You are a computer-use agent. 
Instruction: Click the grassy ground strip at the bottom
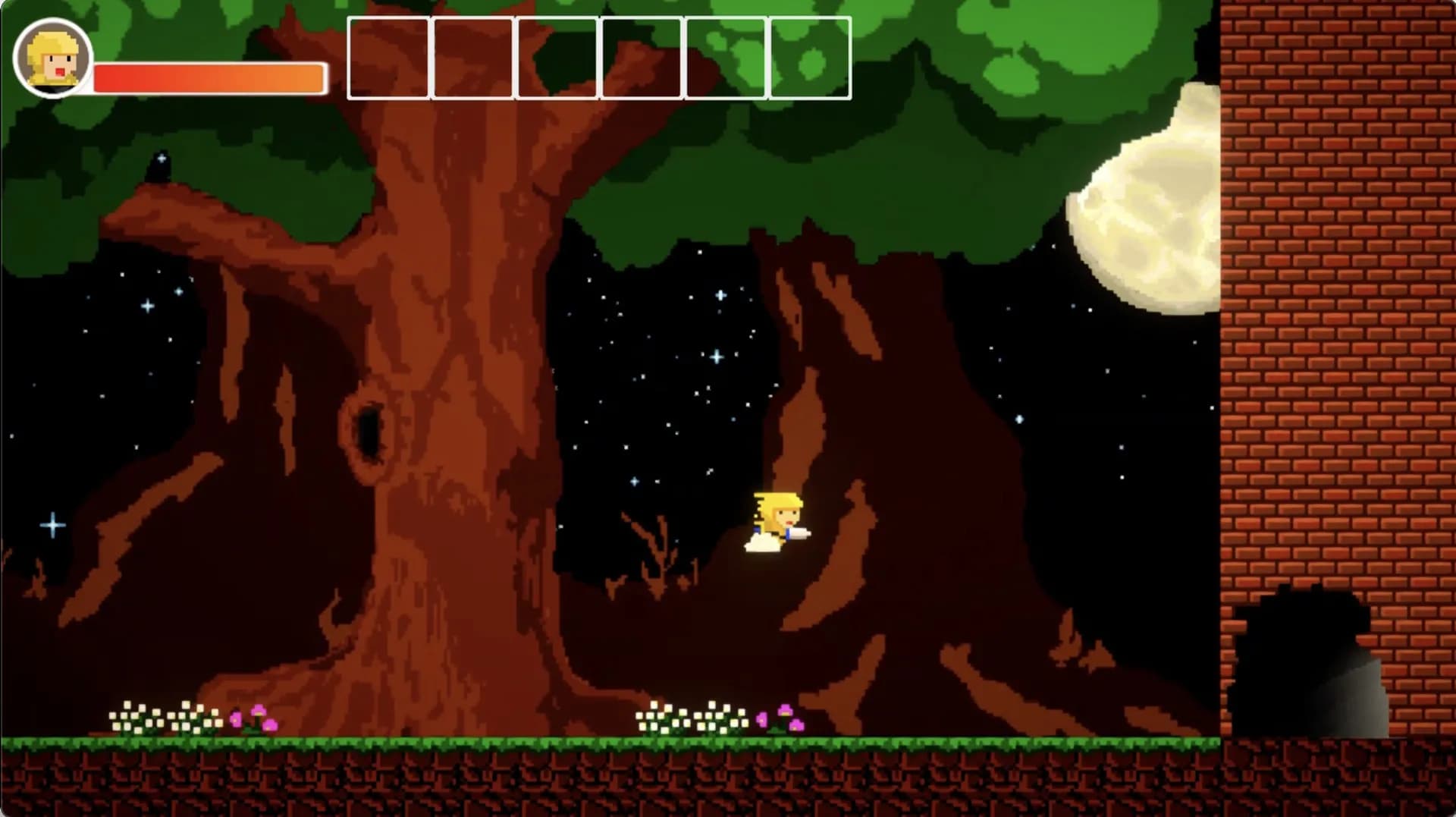point(455,740)
